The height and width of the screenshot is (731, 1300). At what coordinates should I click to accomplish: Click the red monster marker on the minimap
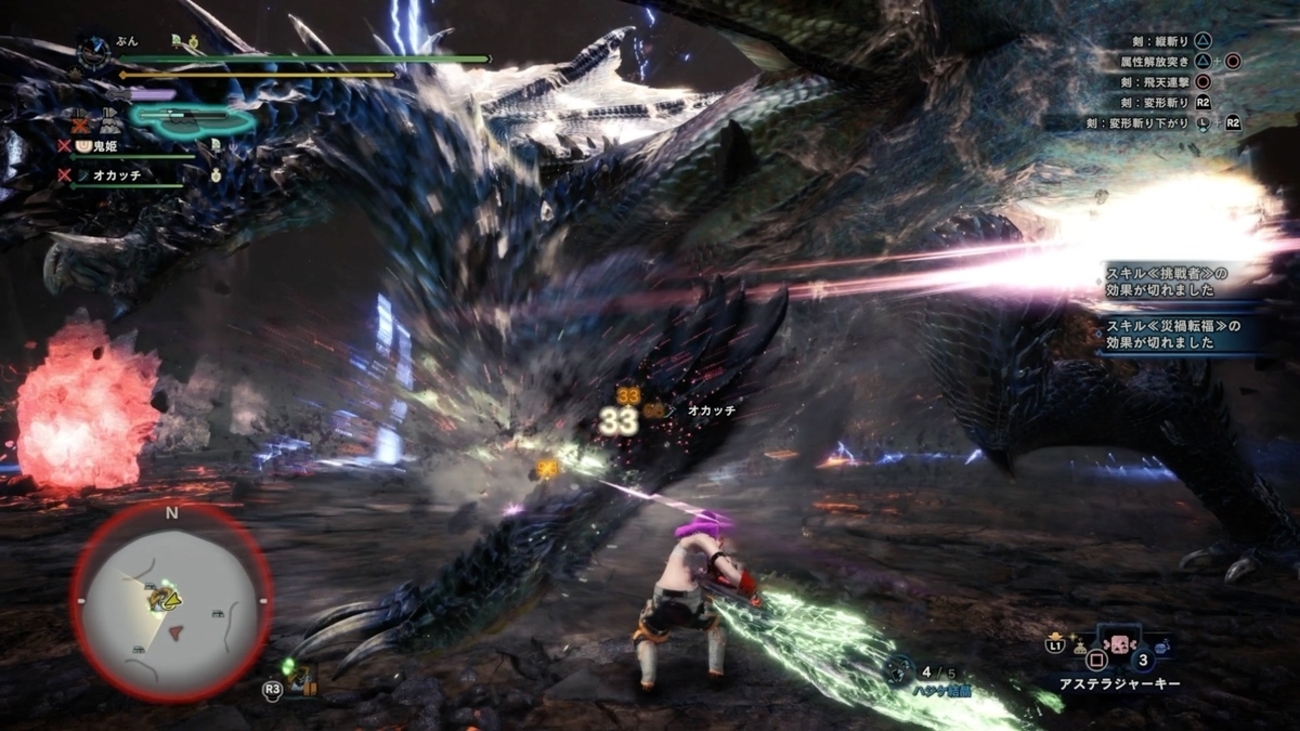click(176, 631)
